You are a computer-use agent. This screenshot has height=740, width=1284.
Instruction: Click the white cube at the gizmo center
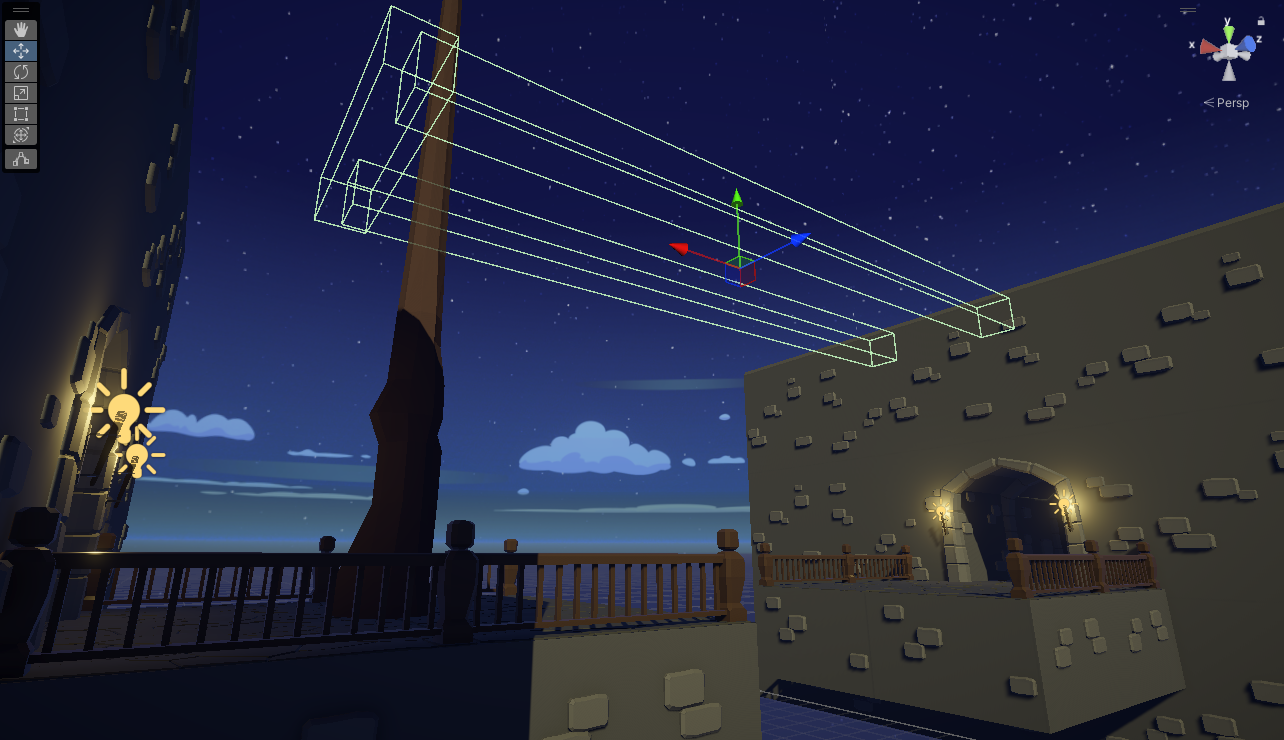(x=1228, y=50)
